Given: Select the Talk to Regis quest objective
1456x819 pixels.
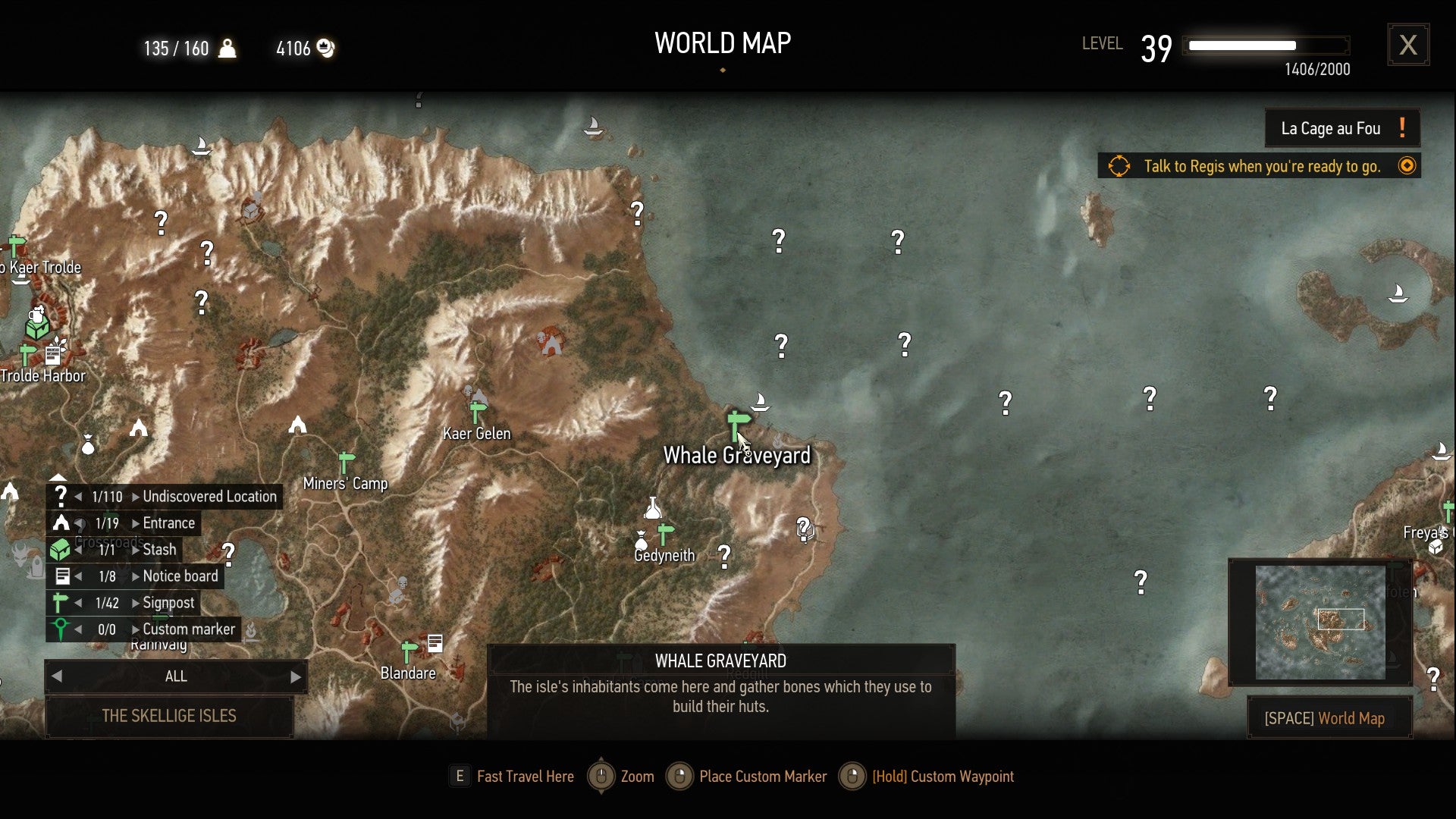Looking at the screenshot, I should point(1259,165).
